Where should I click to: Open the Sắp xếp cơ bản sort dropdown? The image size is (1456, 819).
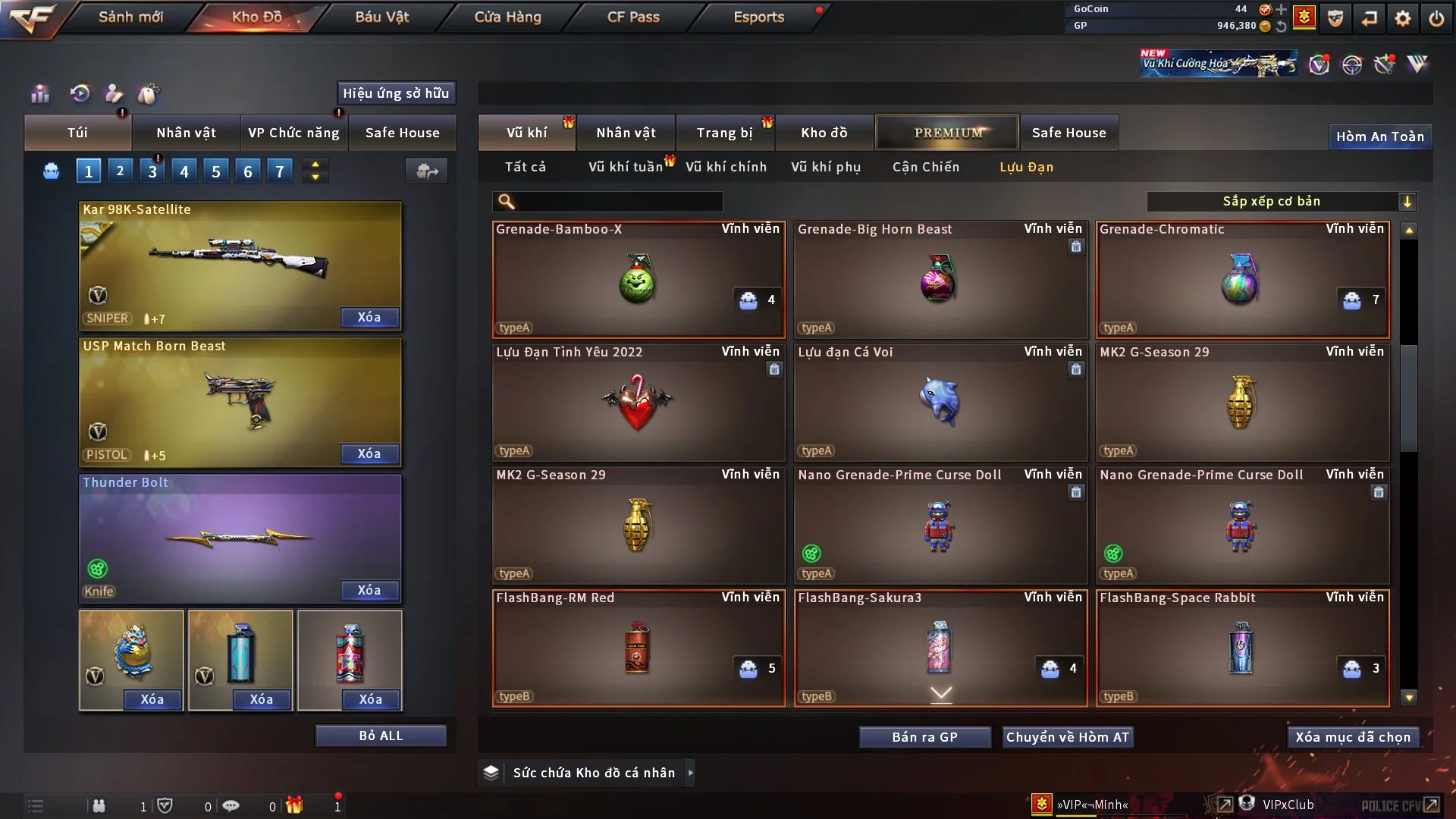pyautogui.click(x=1281, y=202)
